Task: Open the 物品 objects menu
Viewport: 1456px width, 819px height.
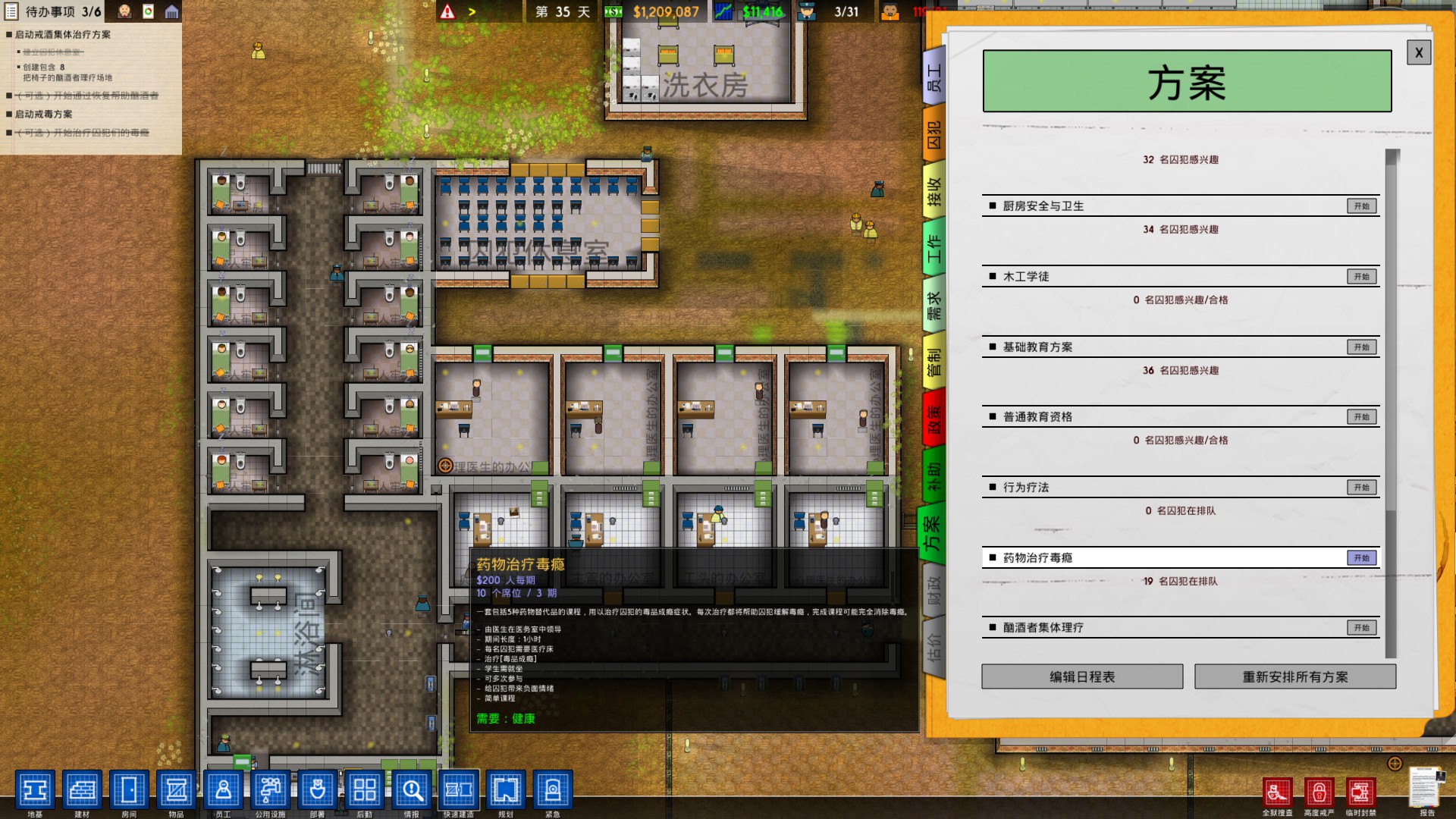Action: [176, 790]
